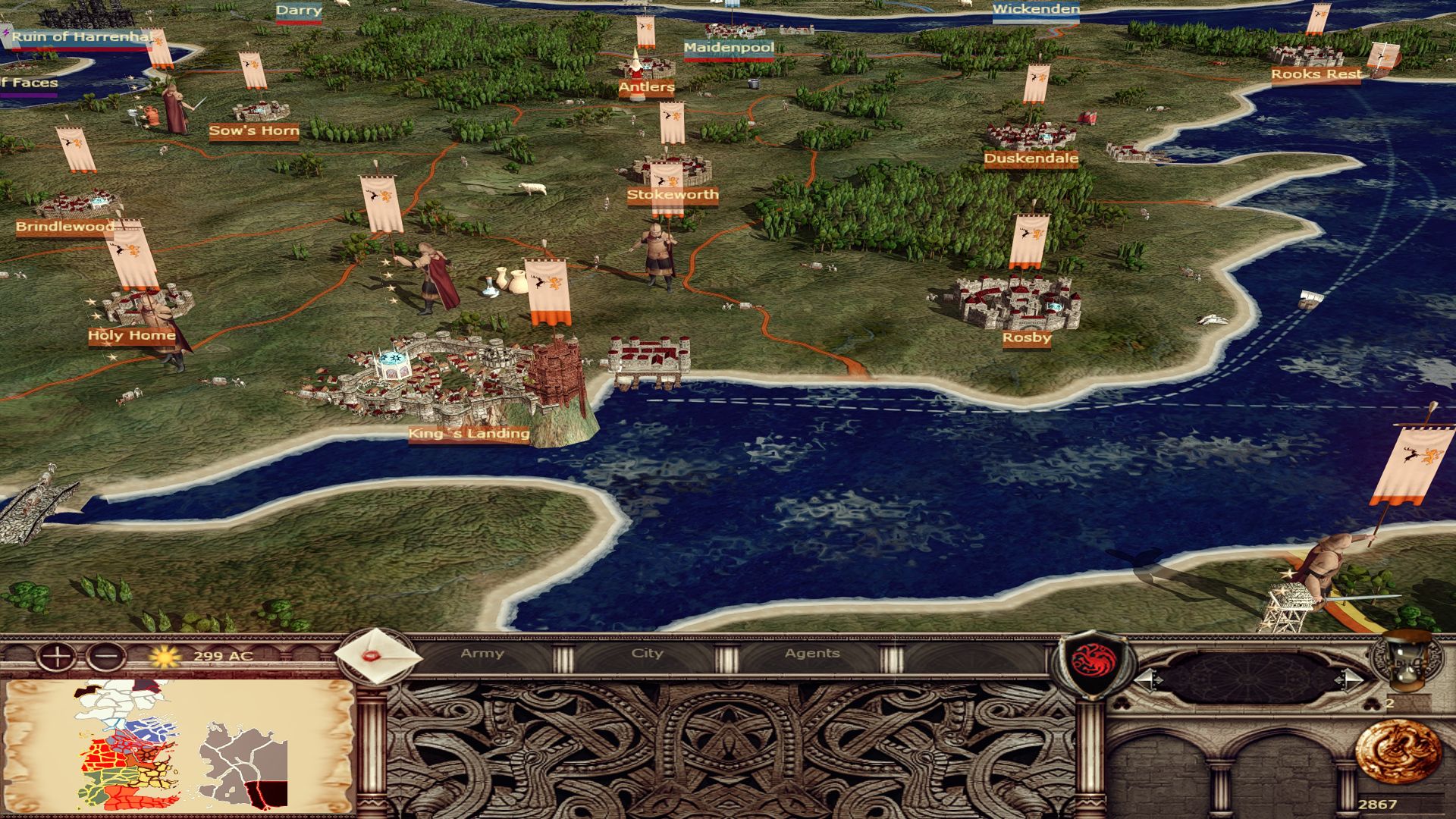The width and height of the screenshot is (1456, 819).
Task: Open the sealed letter messages icon
Action: 378,657
